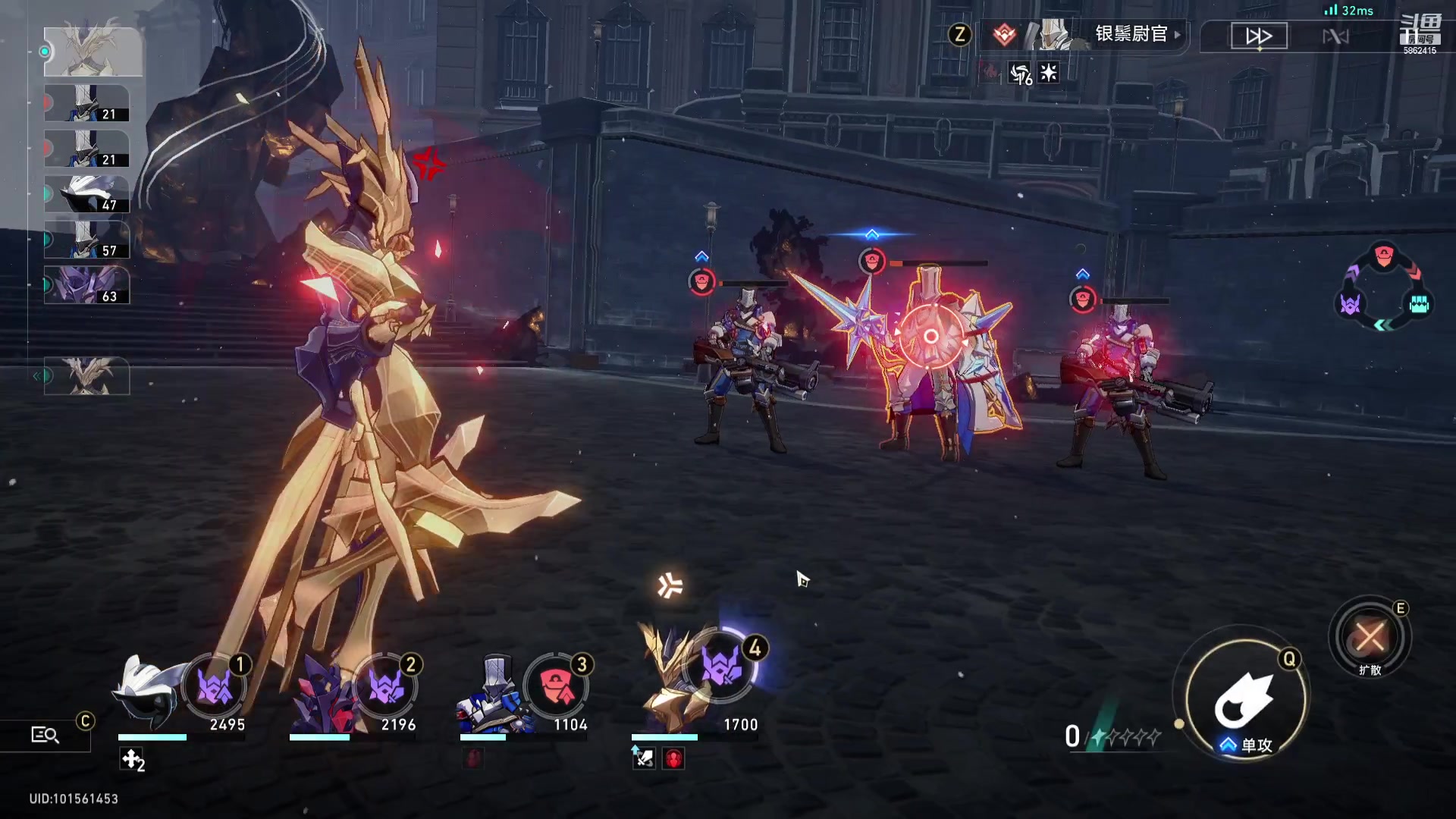1456x819 pixels.
Task: Click the red buff icon under character 4
Action: [673, 758]
